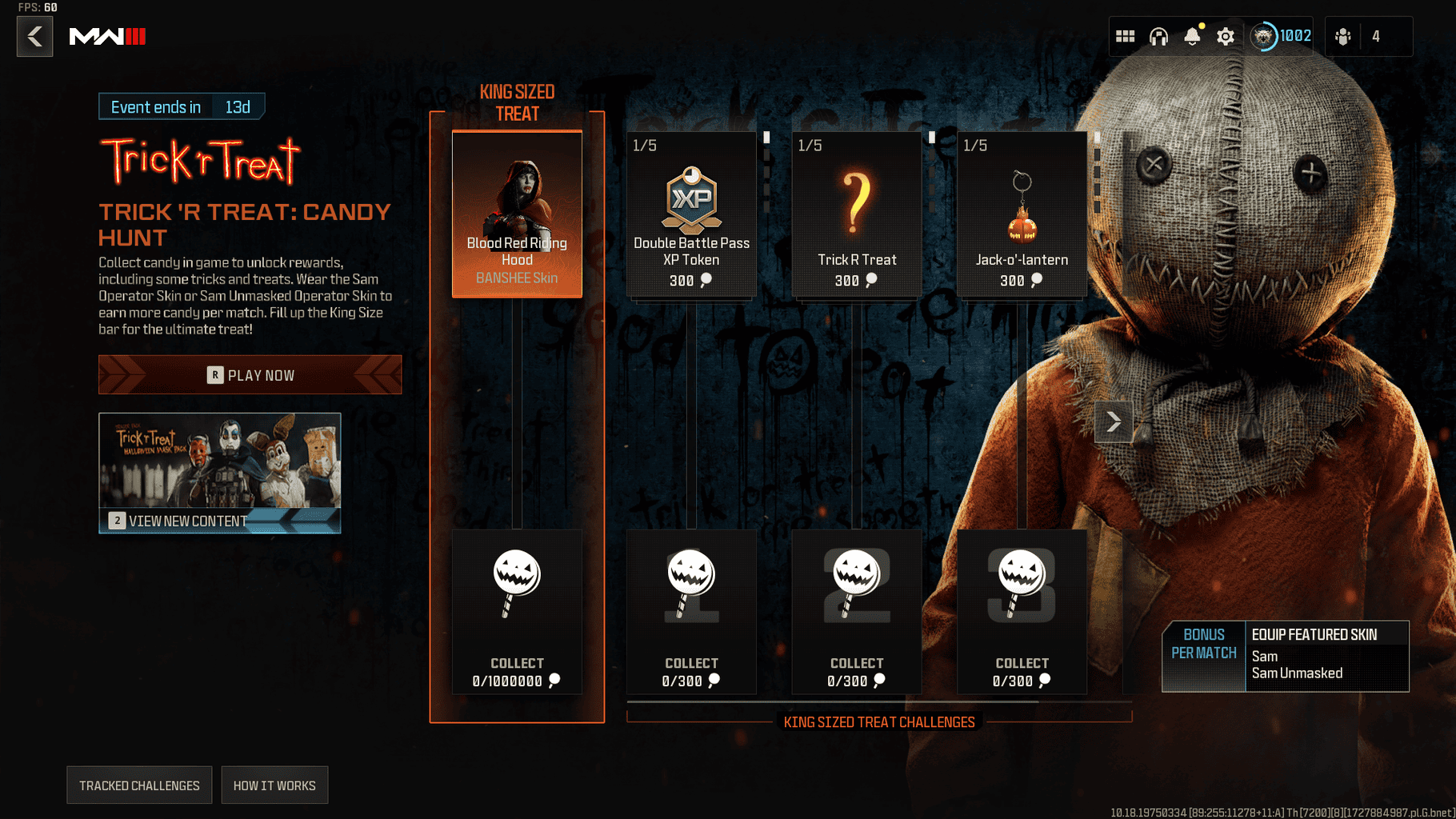Switch to the Tracked Challenges view
Screen dimensions: 1456x819
coord(138,785)
